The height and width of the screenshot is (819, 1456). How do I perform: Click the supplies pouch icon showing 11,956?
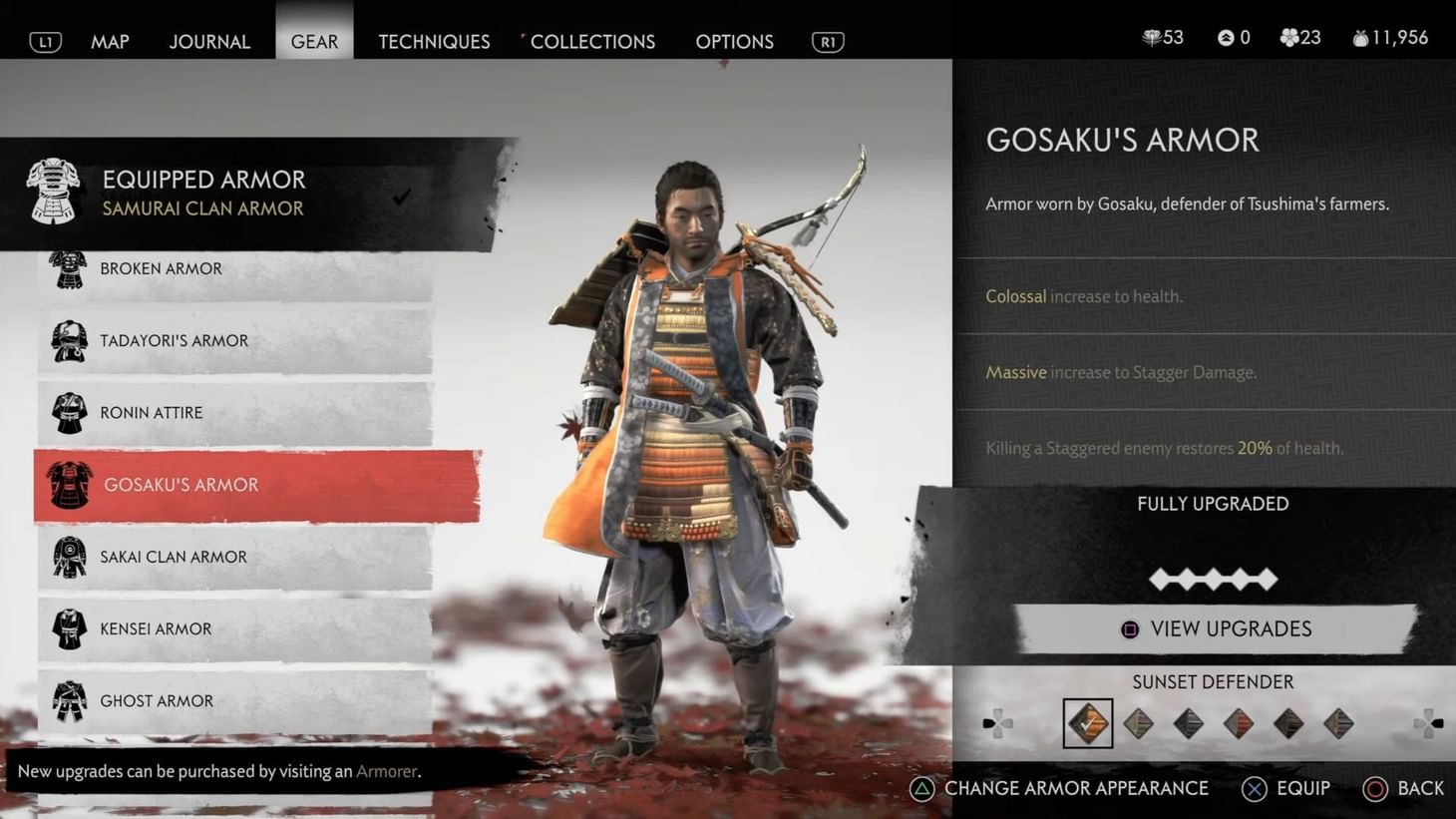coord(1362,37)
